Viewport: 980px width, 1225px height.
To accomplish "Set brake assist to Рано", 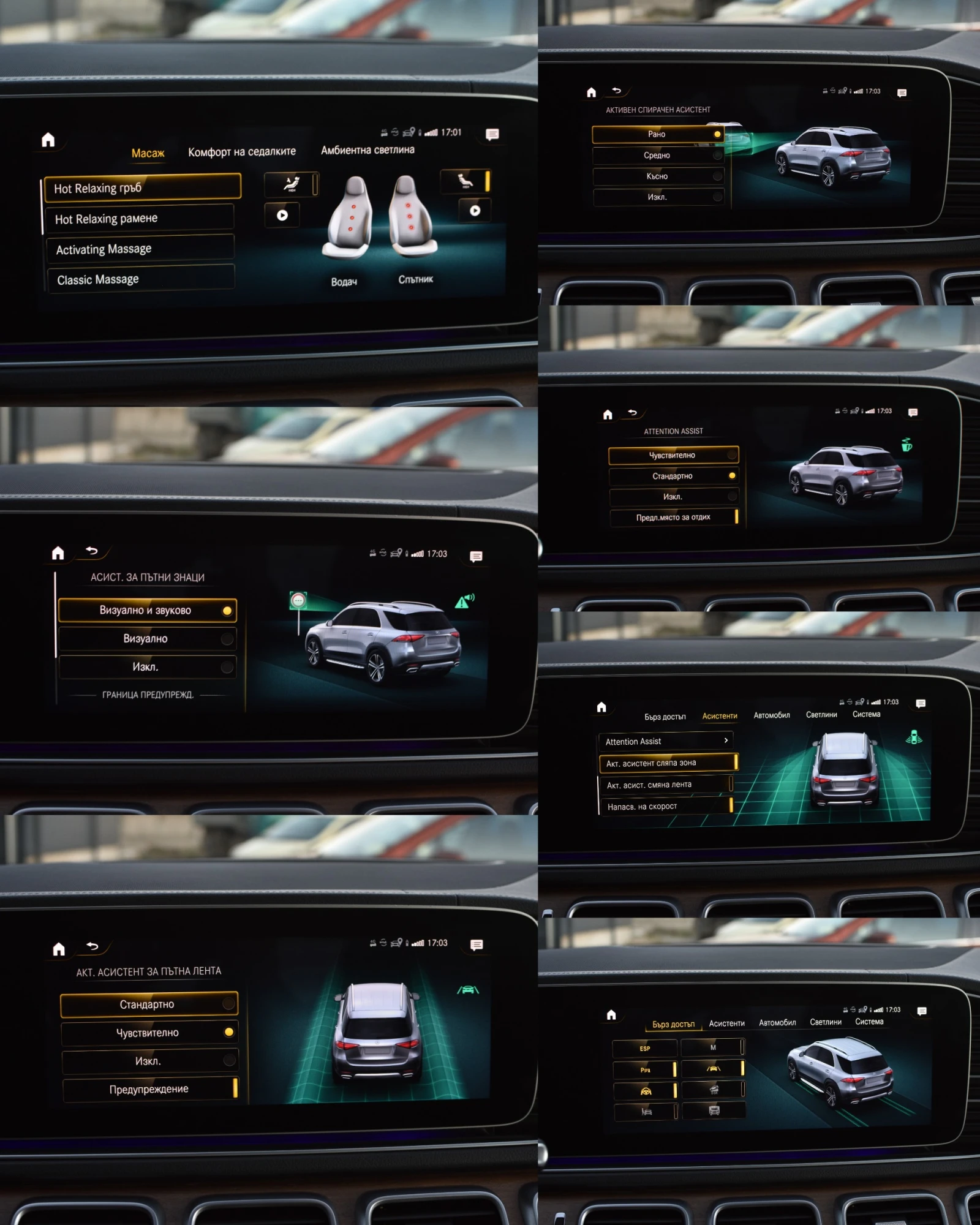I will (657, 134).
